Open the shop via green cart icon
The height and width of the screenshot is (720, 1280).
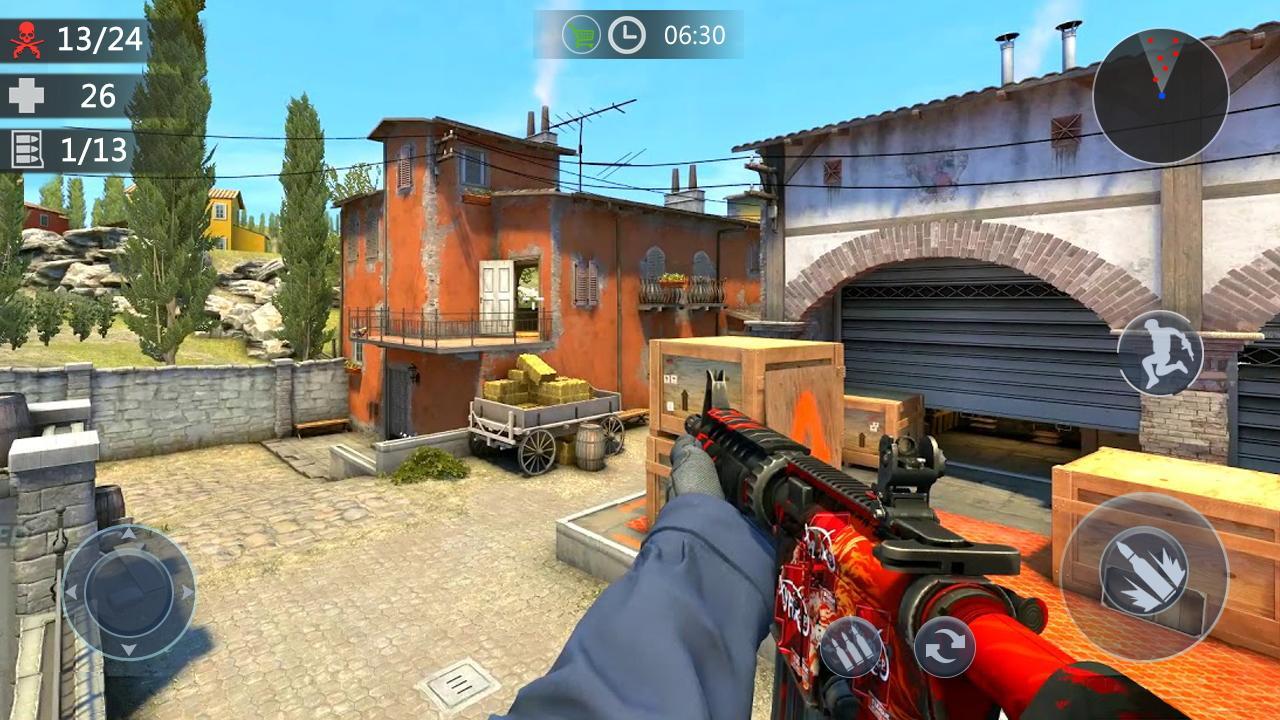point(581,35)
